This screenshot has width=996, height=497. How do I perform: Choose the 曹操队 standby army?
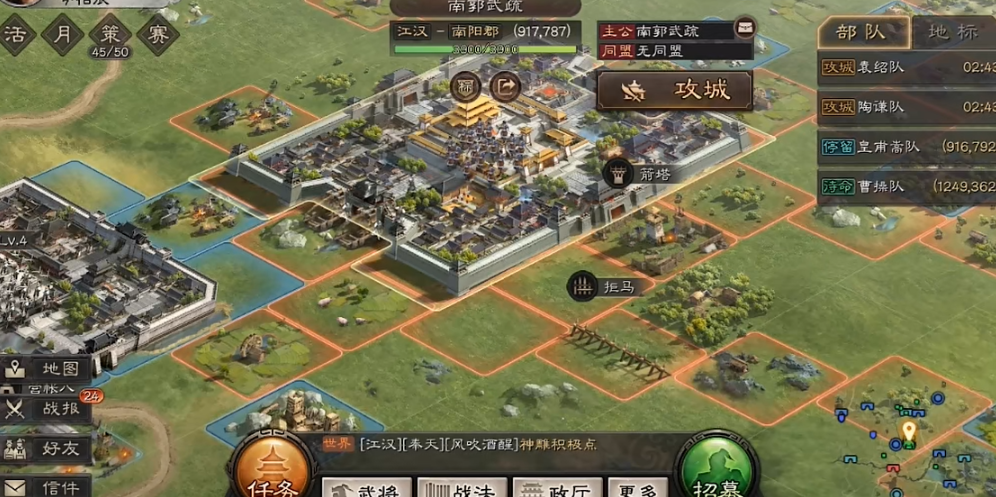[906, 186]
